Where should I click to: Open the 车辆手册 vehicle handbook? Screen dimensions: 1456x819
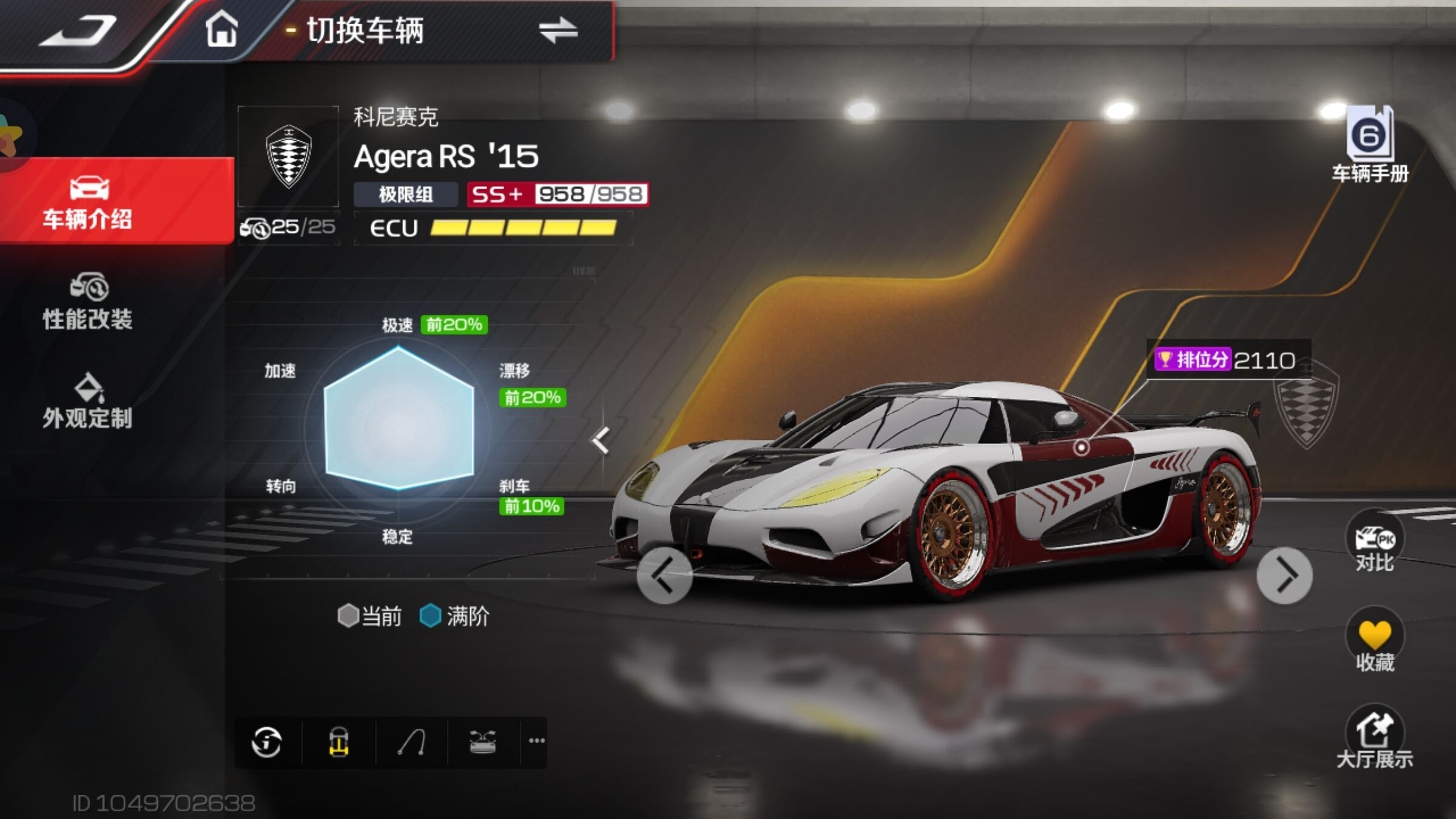tap(1370, 146)
